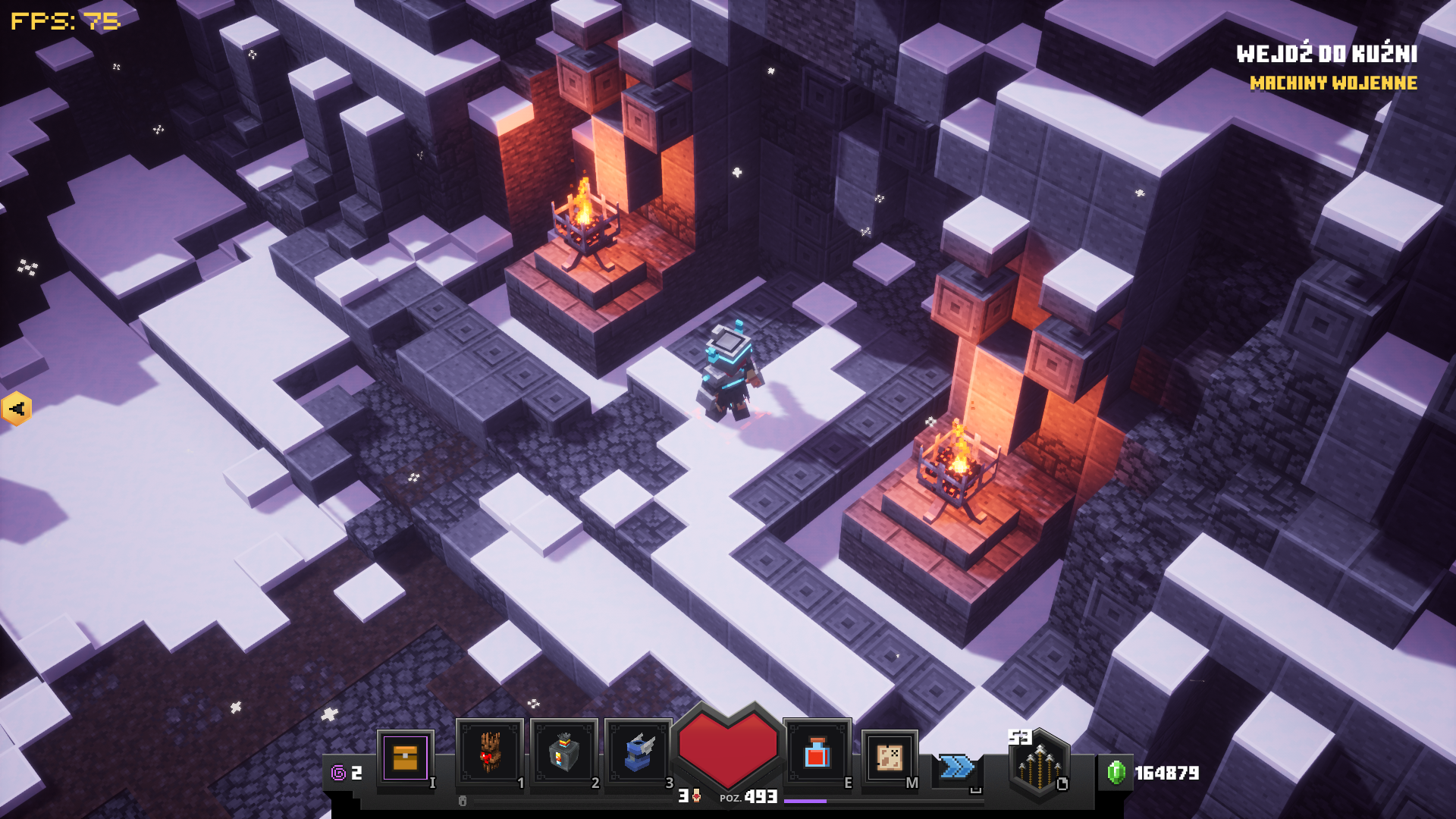Activate the wooden totem artifact
The height and width of the screenshot is (819, 1456).
point(489,753)
